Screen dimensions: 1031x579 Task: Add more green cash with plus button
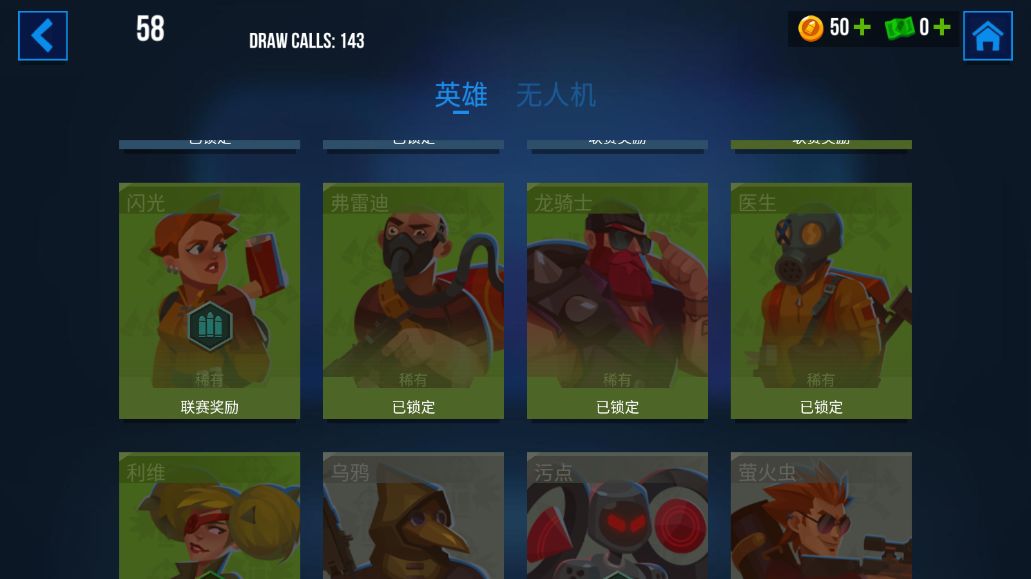tap(941, 28)
